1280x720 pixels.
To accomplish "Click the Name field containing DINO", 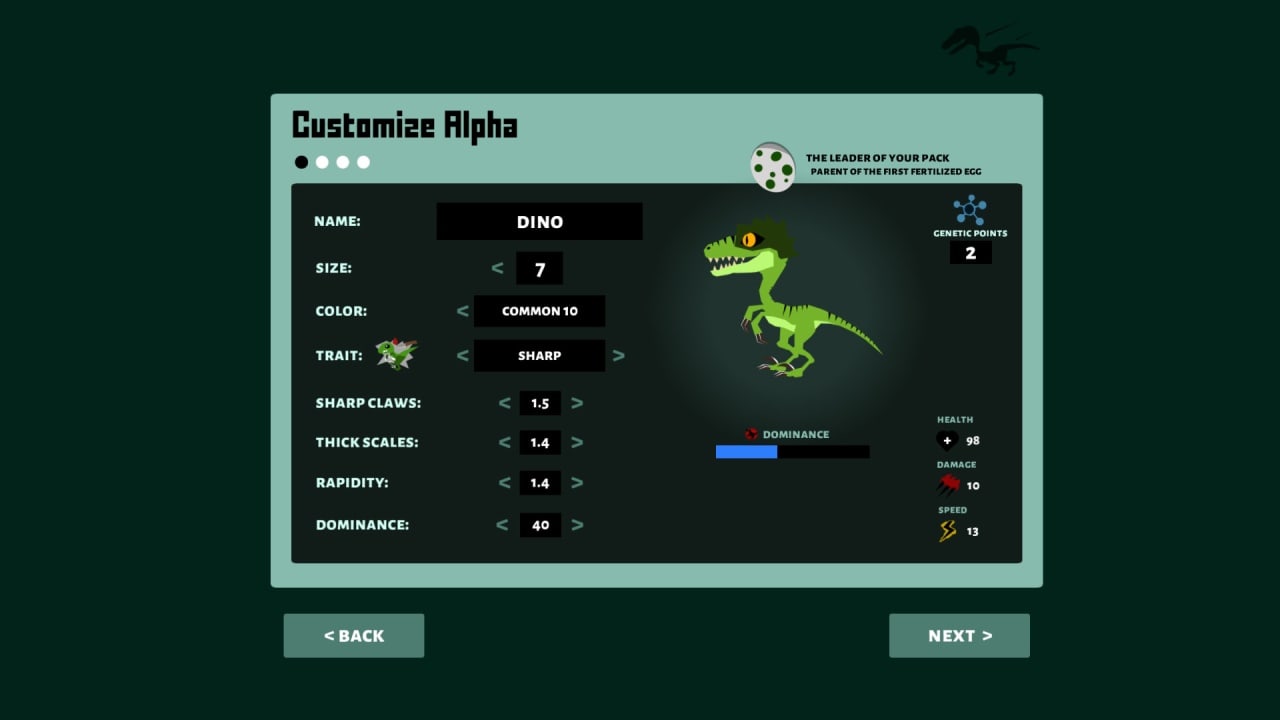I will (x=539, y=222).
